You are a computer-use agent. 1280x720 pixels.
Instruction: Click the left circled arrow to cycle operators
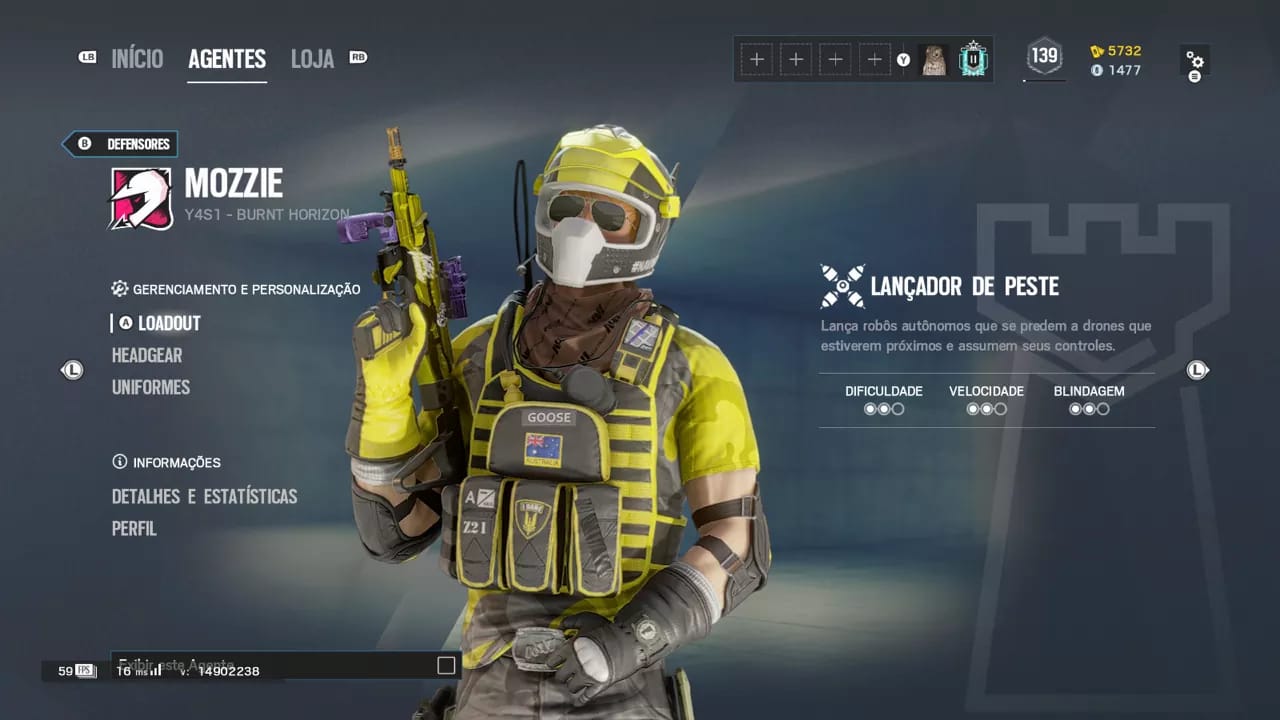tap(72, 370)
